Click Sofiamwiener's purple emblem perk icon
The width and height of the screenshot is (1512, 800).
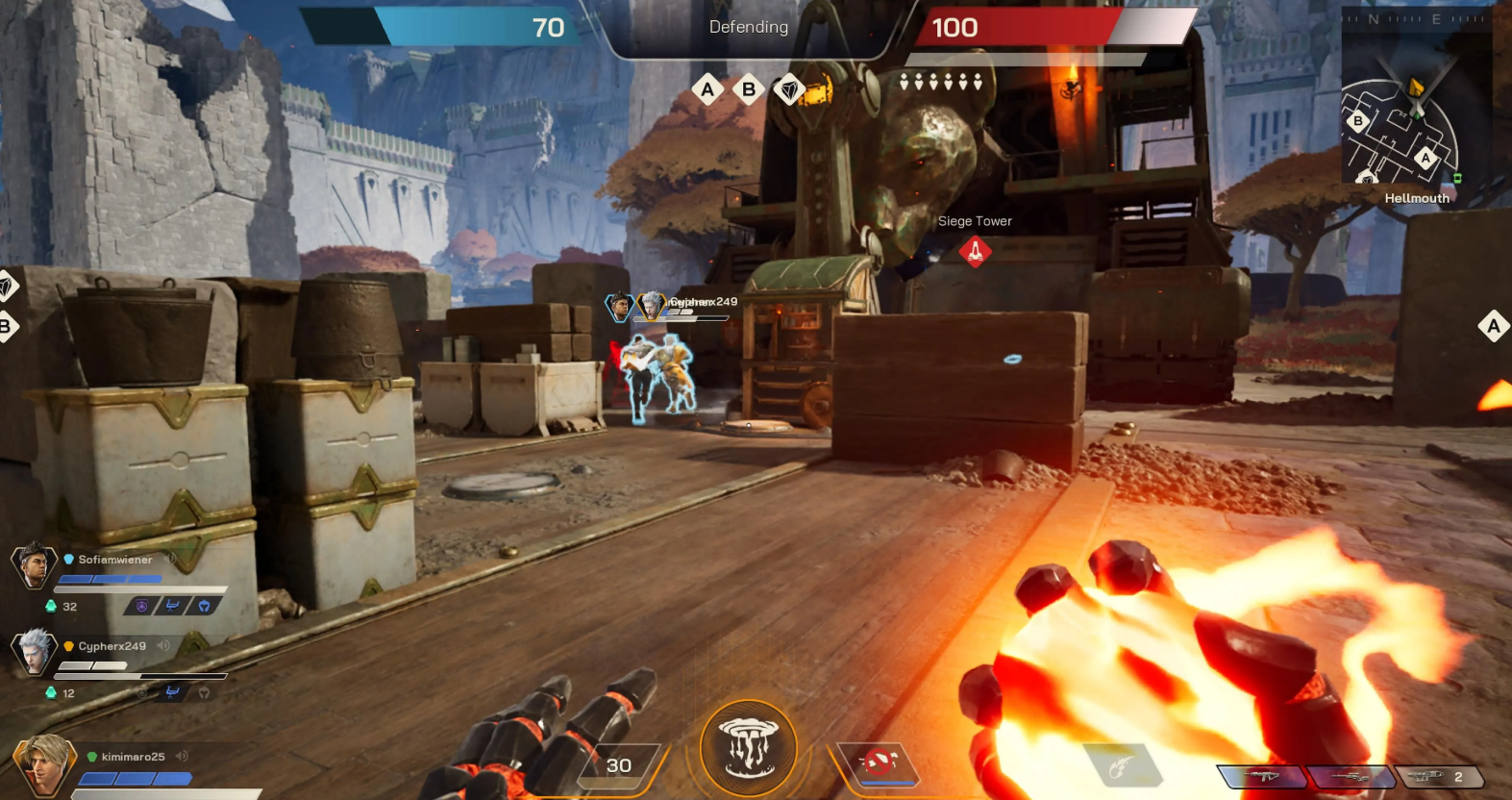pyautogui.click(x=141, y=606)
